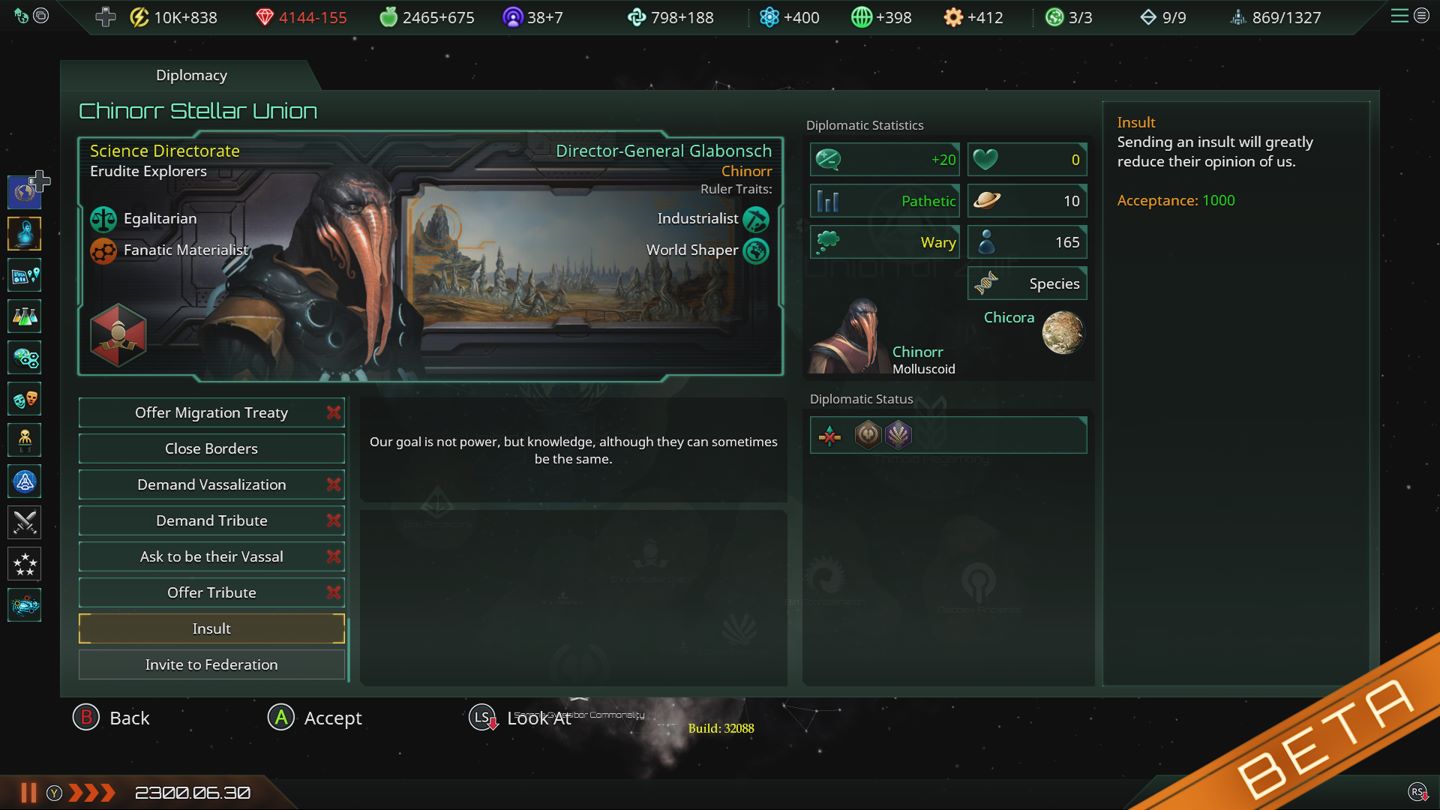Open the war declaration crossed-swords icon
The height and width of the screenshot is (810, 1440).
pyautogui.click(x=24, y=522)
